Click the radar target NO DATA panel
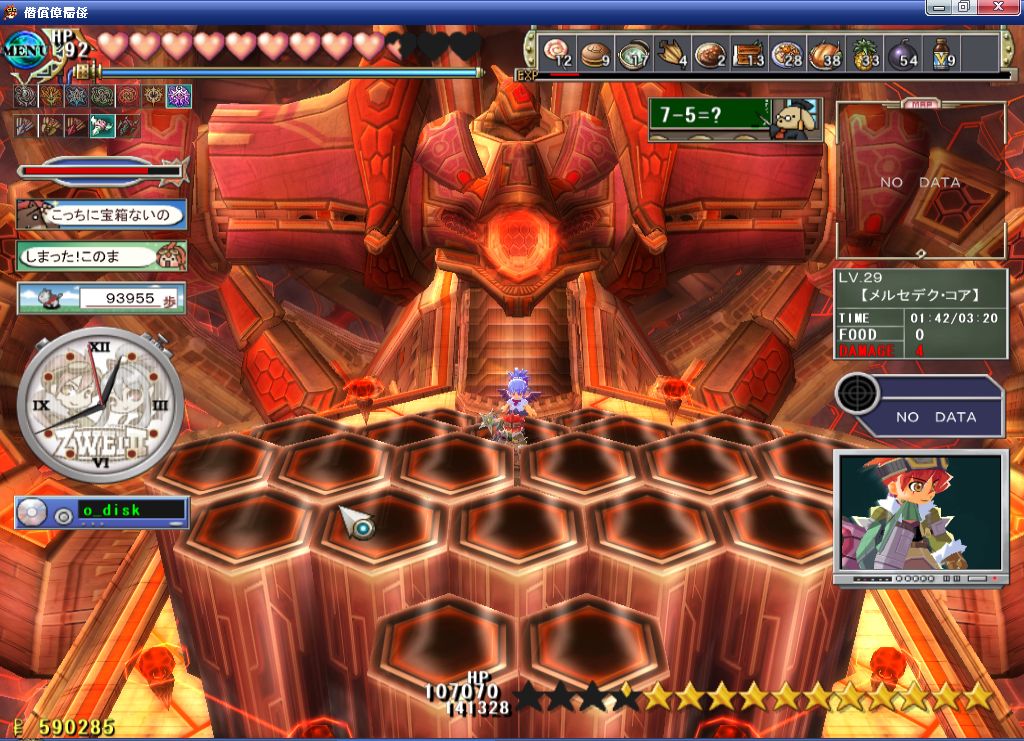 click(x=919, y=405)
